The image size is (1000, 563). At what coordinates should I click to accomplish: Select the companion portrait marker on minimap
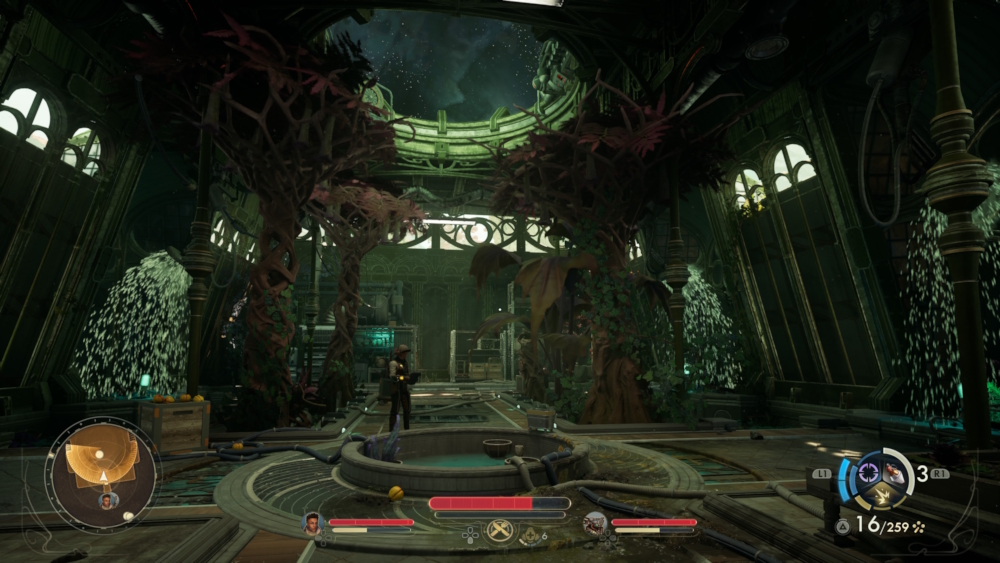click(x=107, y=500)
